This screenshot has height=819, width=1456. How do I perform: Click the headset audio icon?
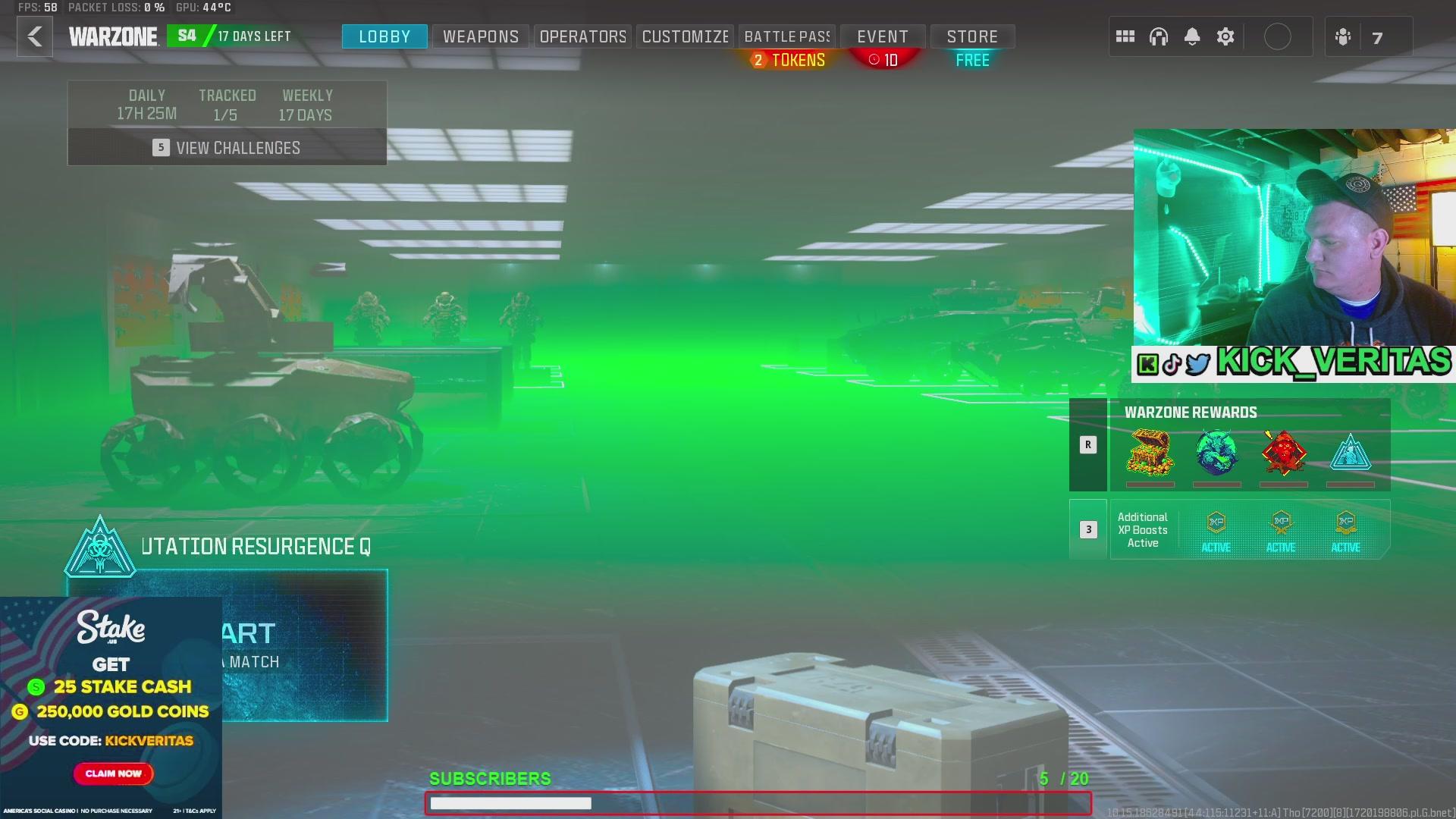1160,36
